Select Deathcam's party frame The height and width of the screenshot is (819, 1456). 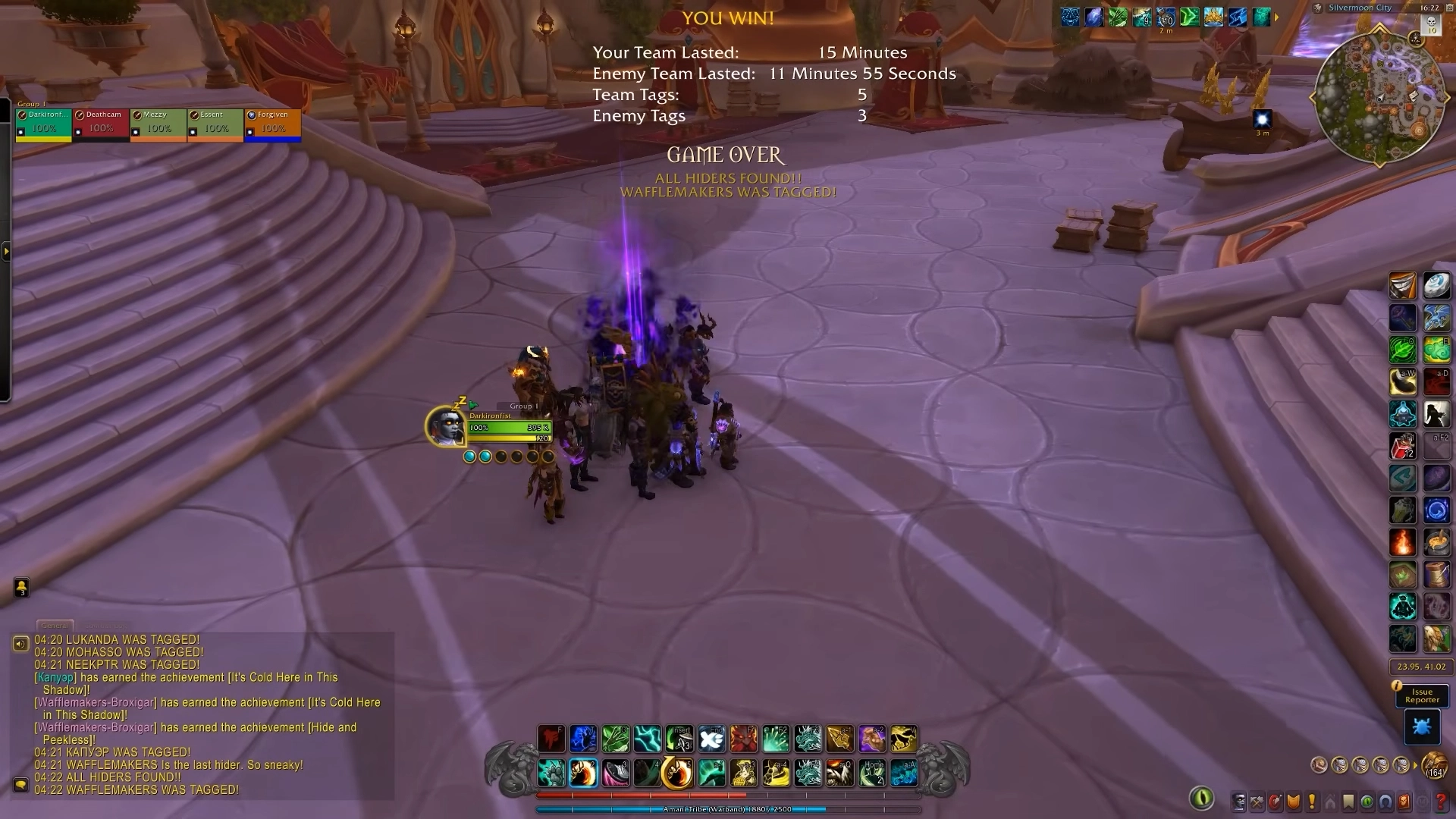pyautogui.click(x=101, y=124)
